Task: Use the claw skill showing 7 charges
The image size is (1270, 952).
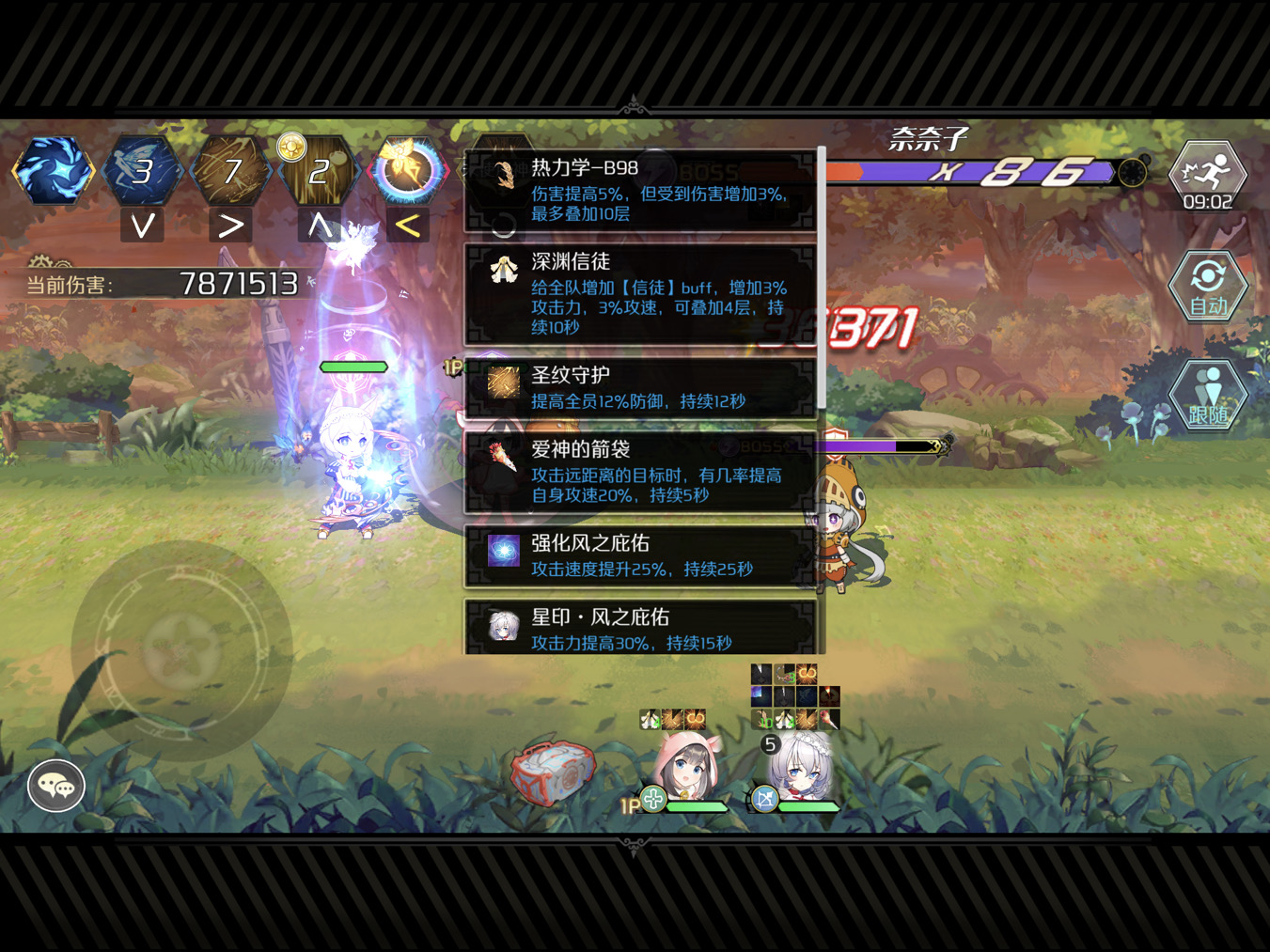Action: pos(230,171)
